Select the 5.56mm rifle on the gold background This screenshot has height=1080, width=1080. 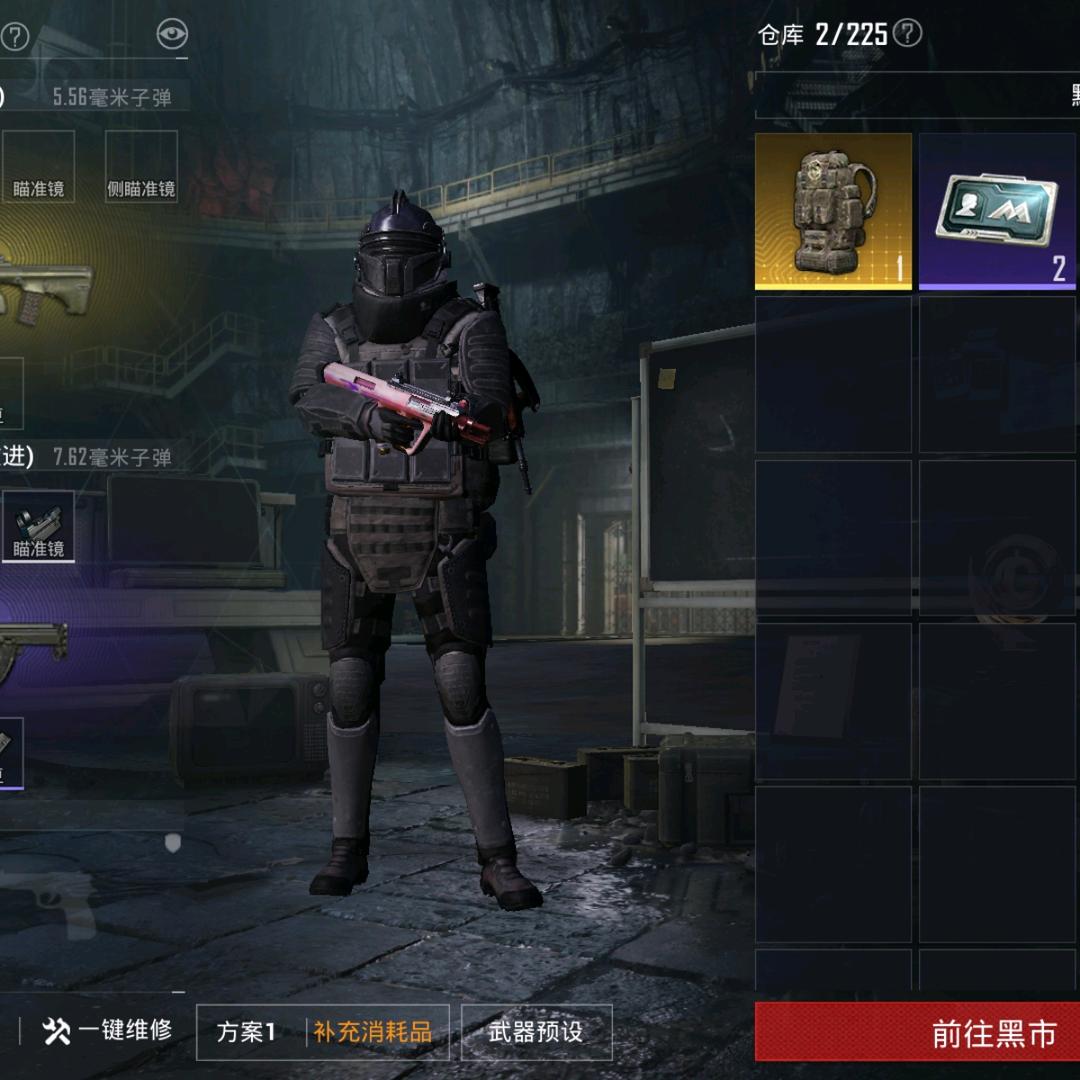tap(45, 283)
